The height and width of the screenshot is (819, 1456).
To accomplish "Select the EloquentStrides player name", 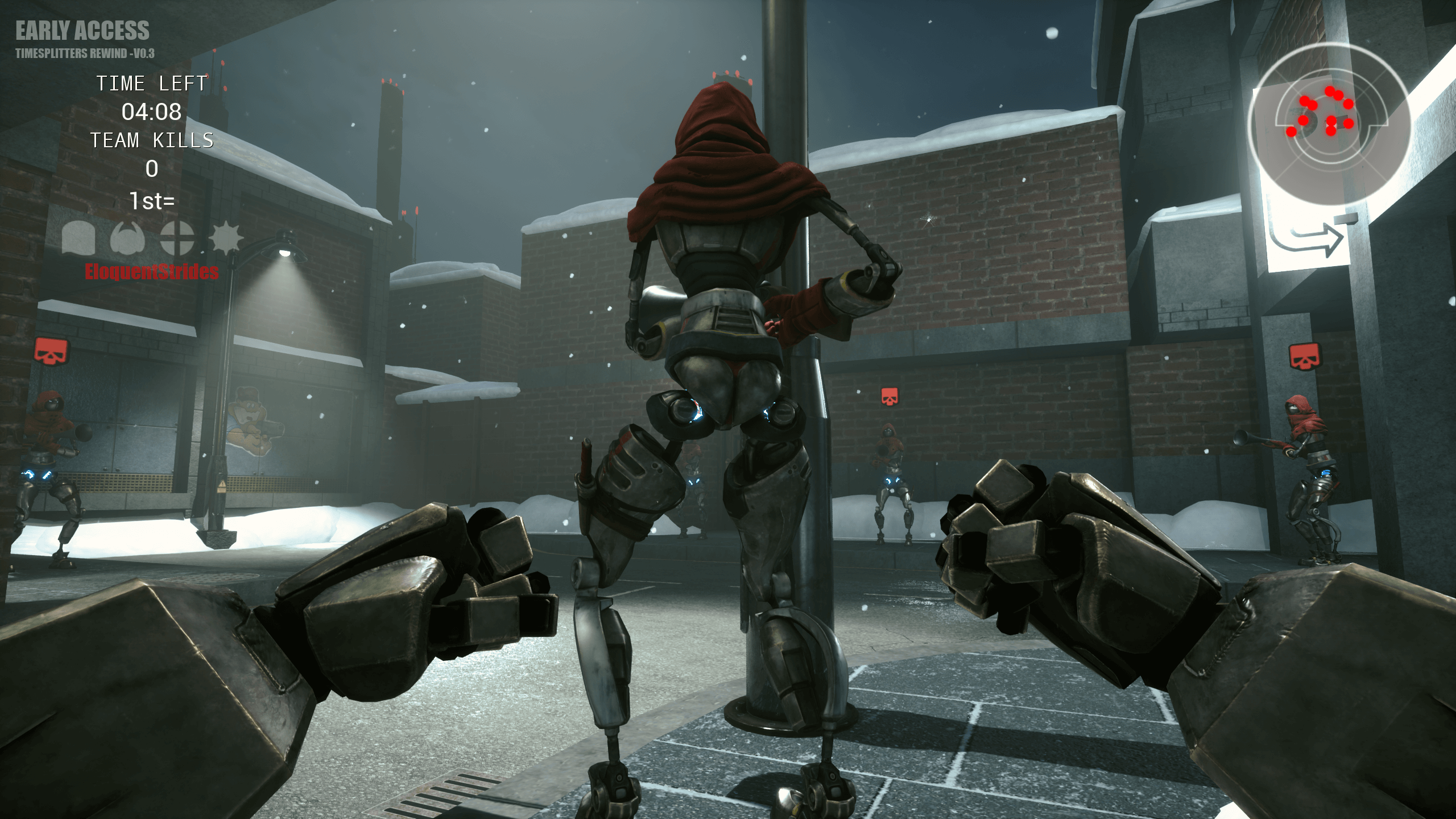I will [x=151, y=272].
